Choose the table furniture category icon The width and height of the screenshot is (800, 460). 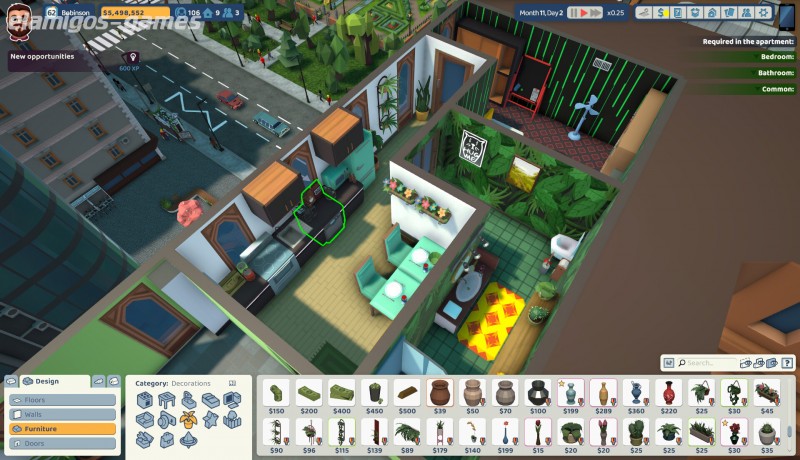(166, 400)
